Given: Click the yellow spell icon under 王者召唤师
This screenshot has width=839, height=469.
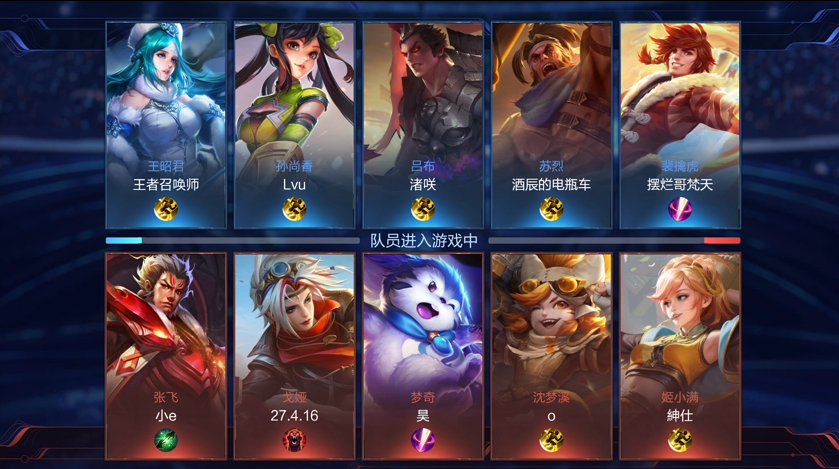Looking at the screenshot, I should pos(166,209).
